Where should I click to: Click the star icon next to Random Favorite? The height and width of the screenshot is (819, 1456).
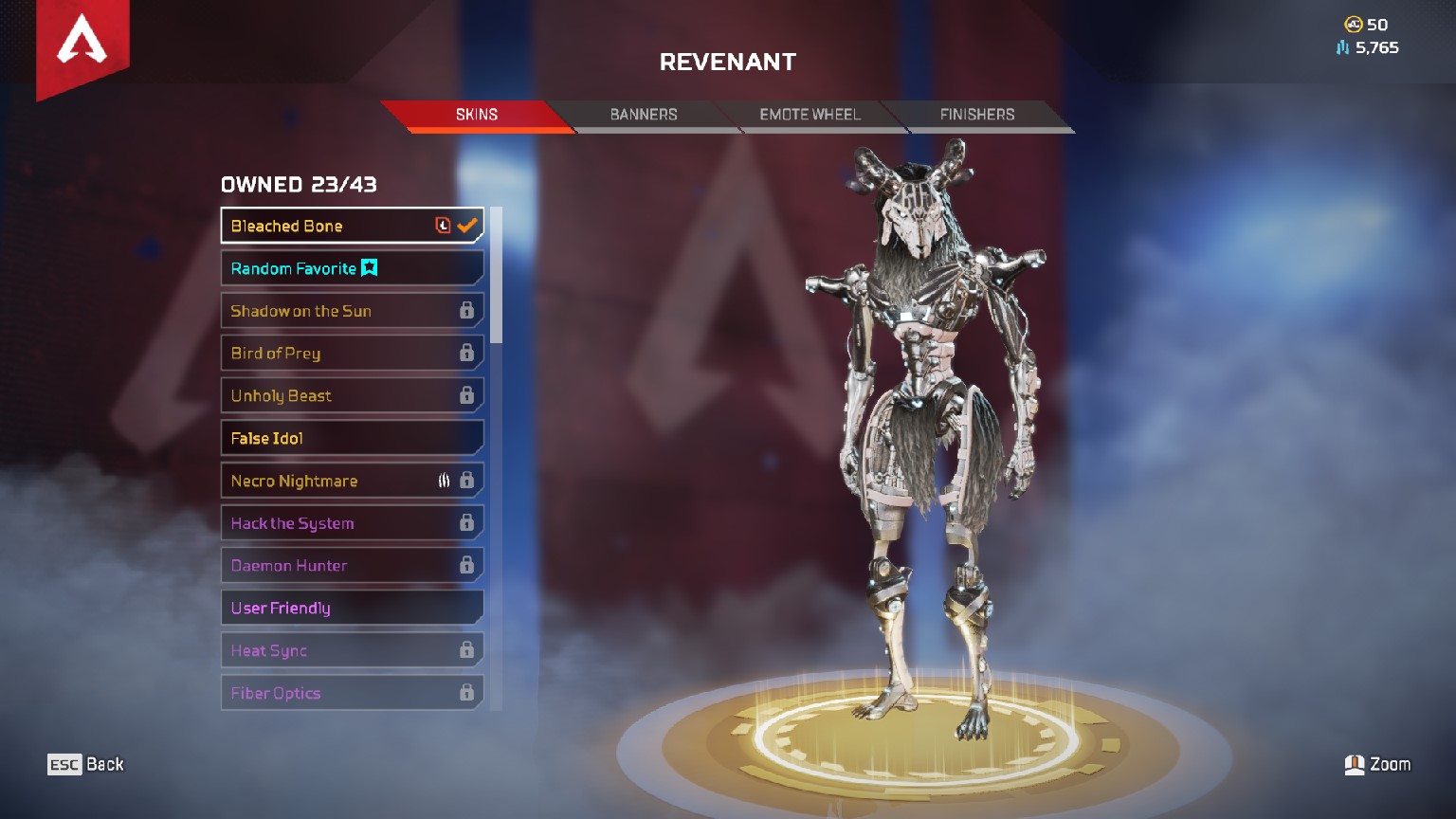[370, 268]
